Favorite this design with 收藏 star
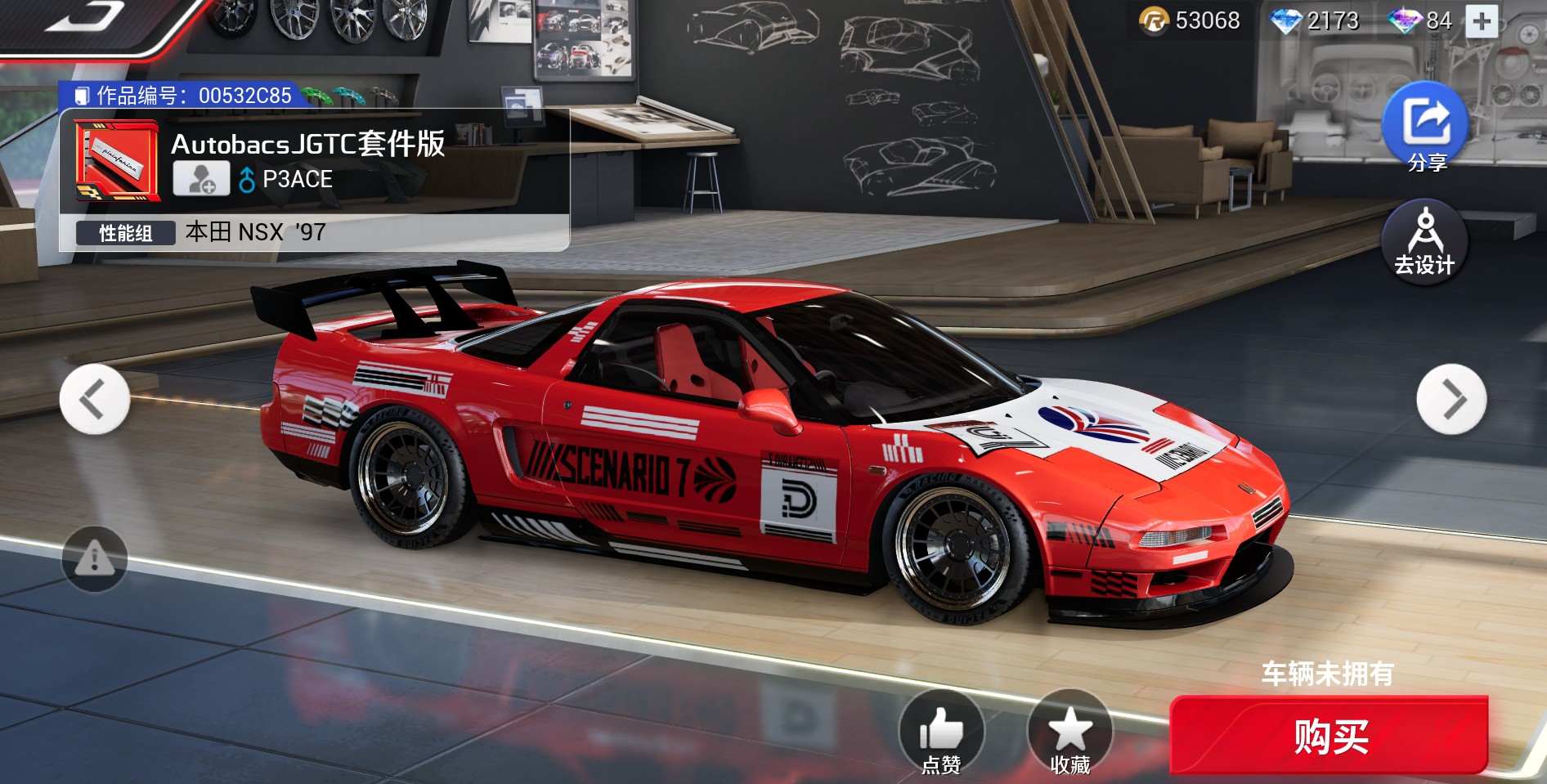The height and width of the screenshot is (784, 1547). 1070,732
